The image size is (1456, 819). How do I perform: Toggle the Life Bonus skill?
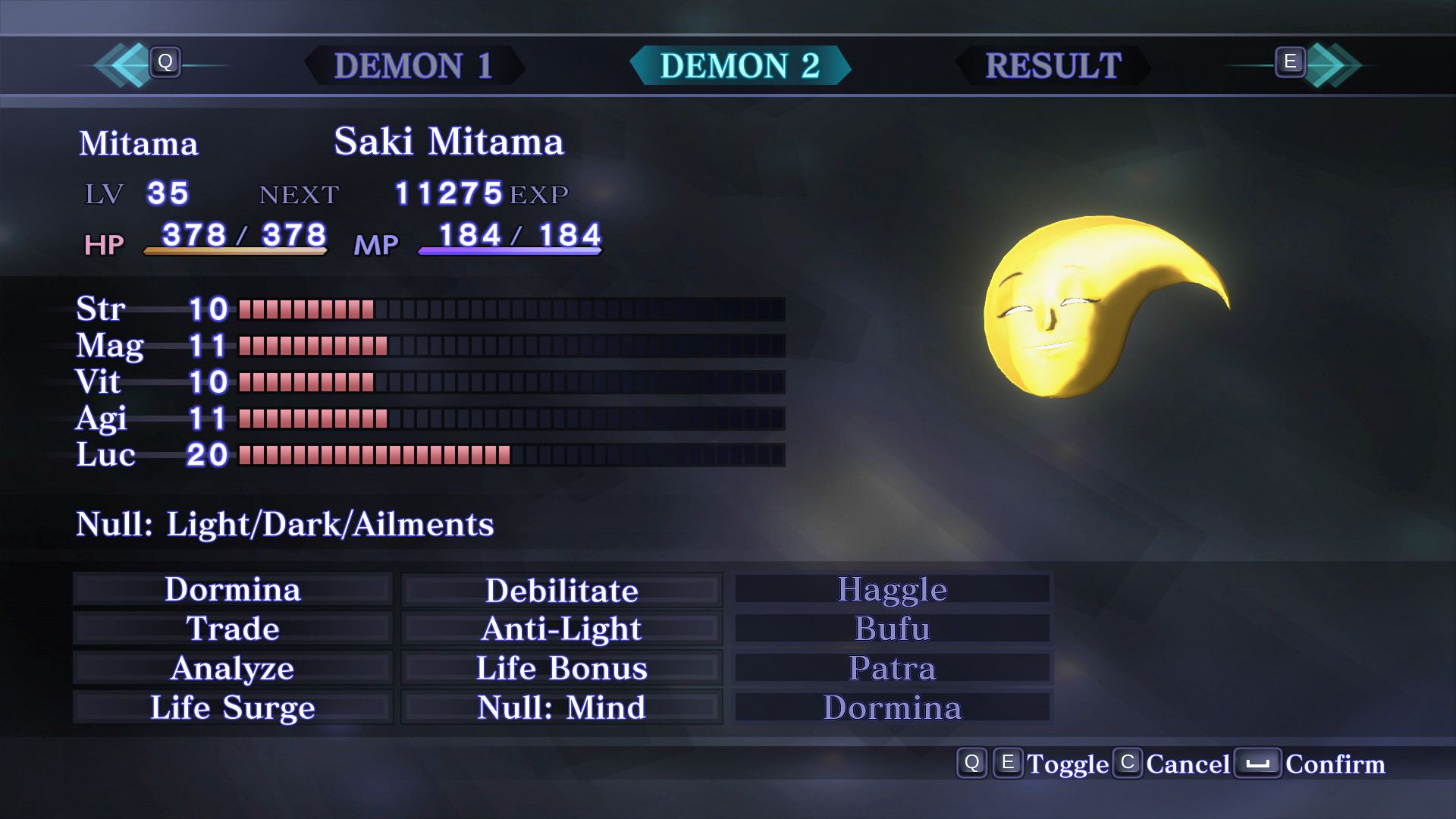pos(561,668)
